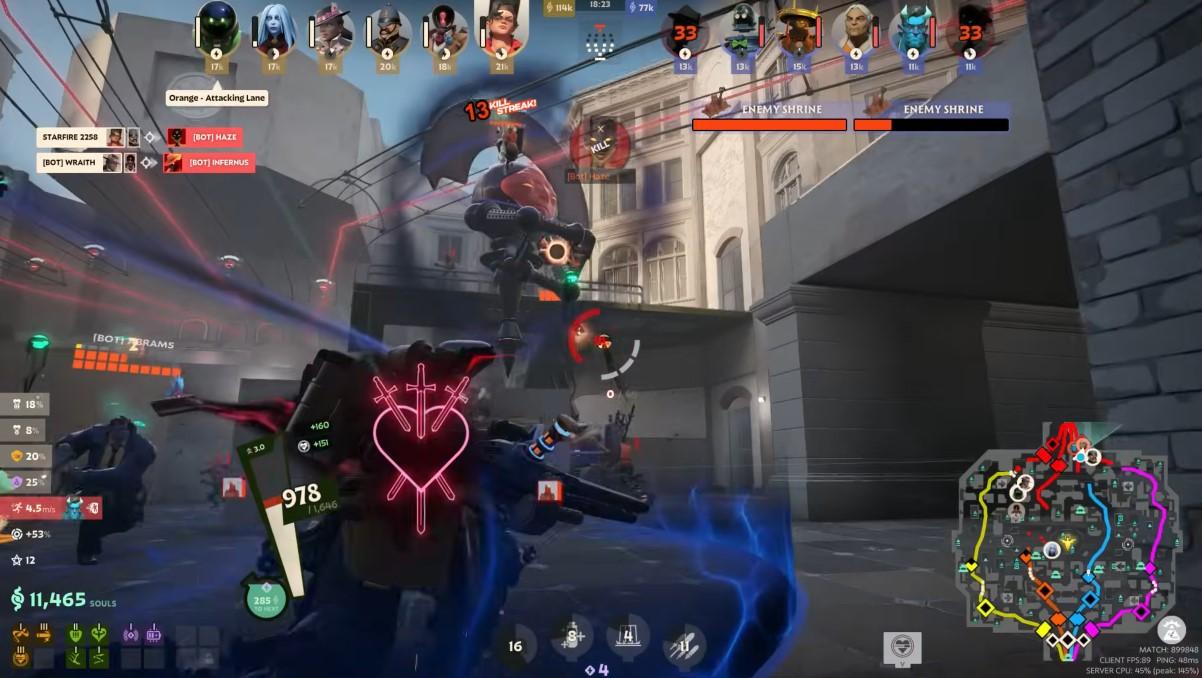
Task: Activate the second ability showing 8
Action: click(573, 637)
